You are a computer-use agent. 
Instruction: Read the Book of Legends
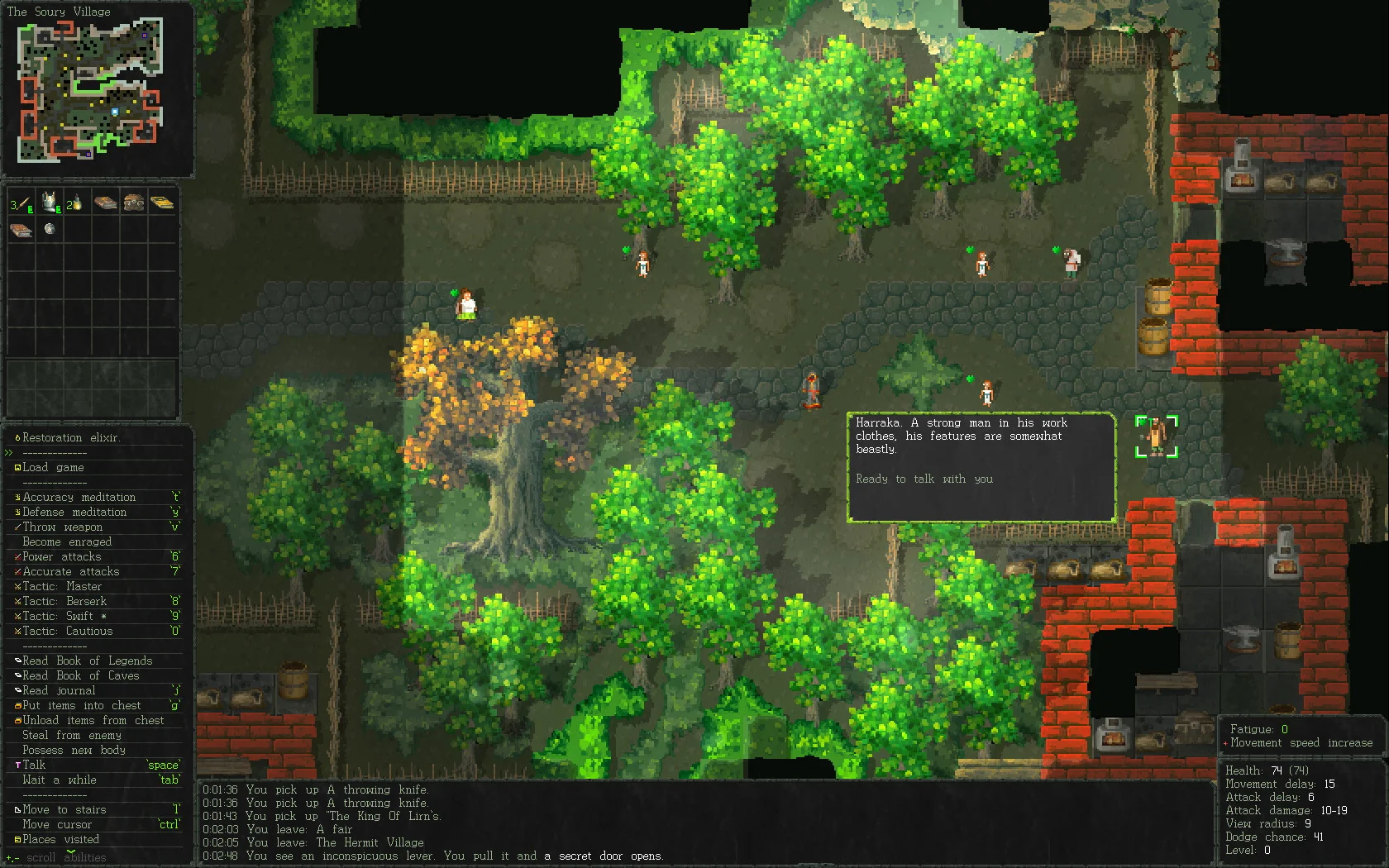[x=87, y=661]
